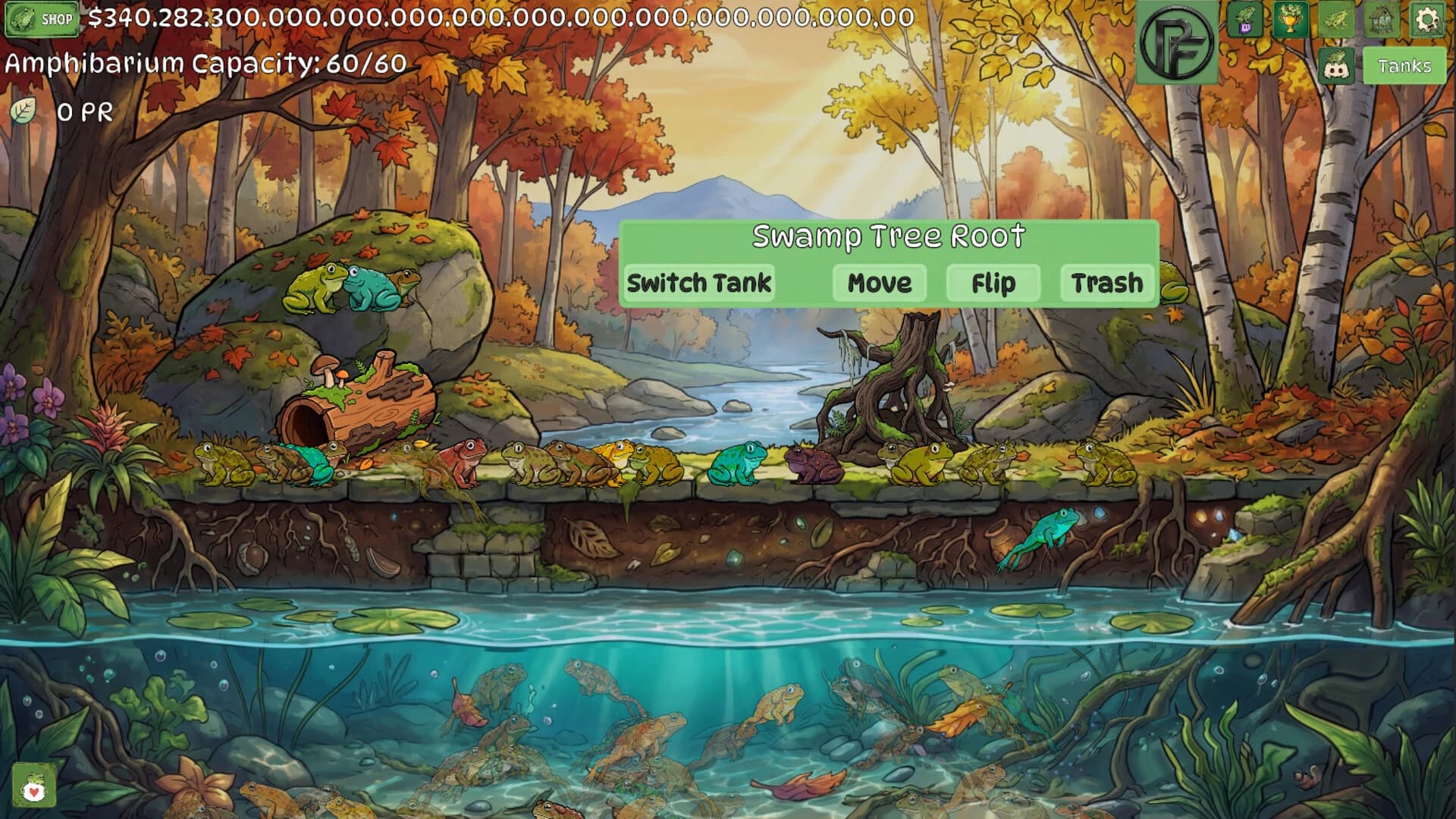Click the Amphibarium Capacity counter
This screenshot has height=819, width=1456.
tap(205, 64)
